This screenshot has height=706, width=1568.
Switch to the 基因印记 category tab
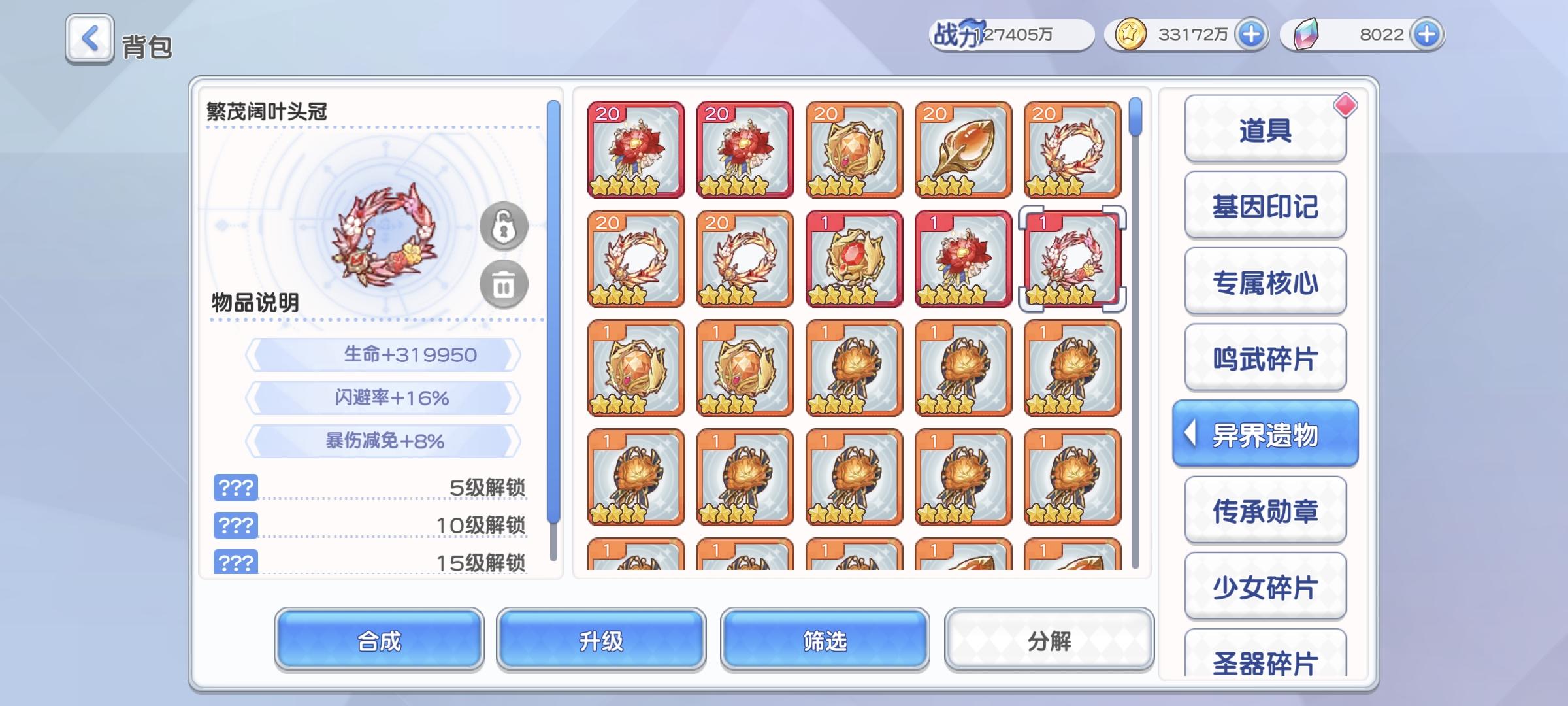(1265, 204)
